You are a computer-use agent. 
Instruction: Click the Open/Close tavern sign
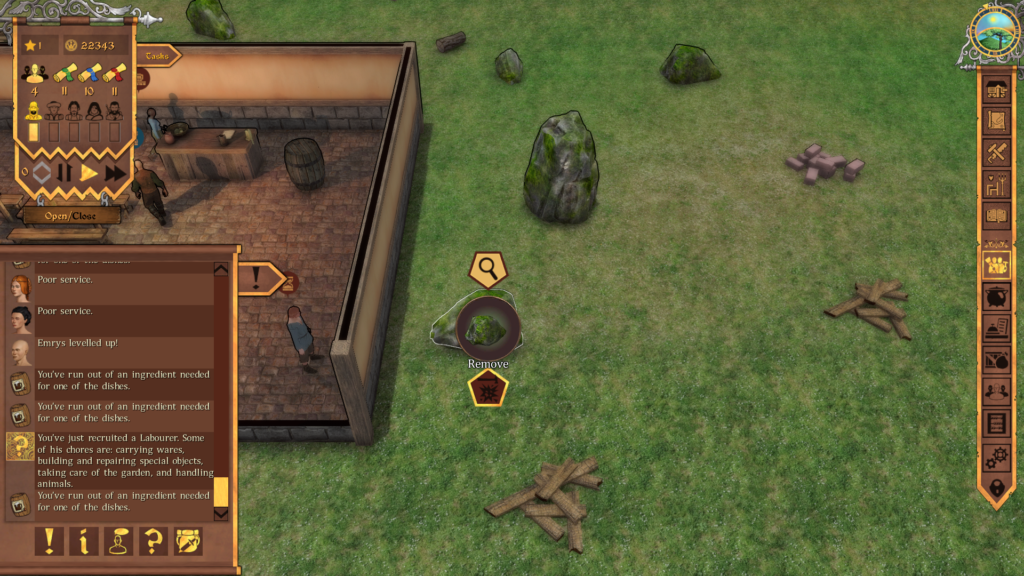coord(72,215)
